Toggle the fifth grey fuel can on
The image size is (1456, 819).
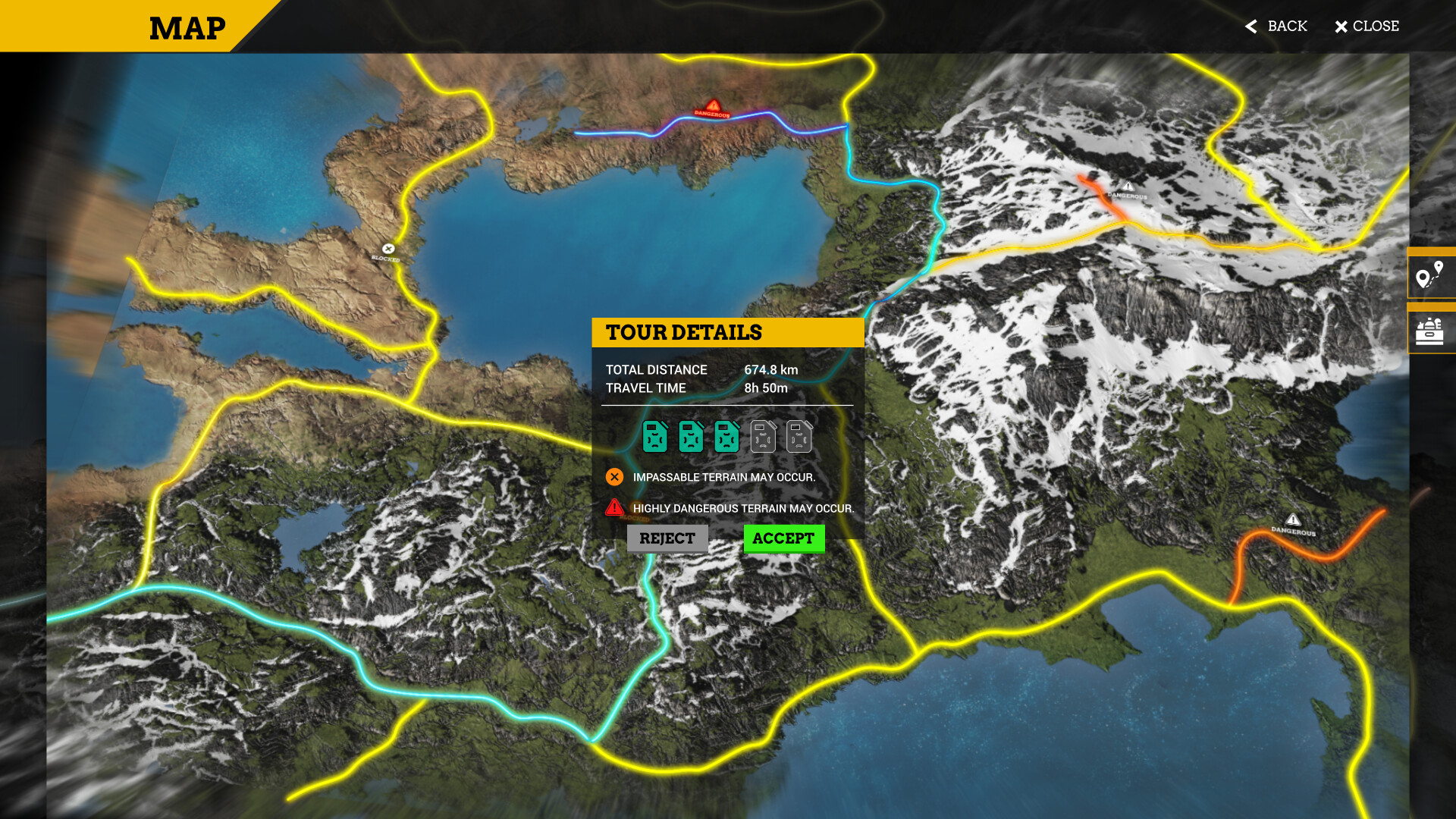800,437
